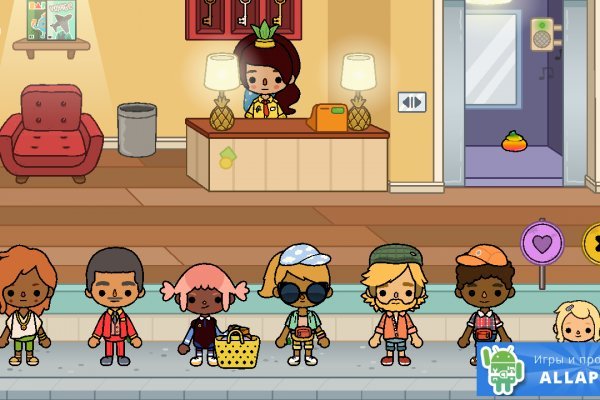Pick the blonde baby character

point(574,322)
